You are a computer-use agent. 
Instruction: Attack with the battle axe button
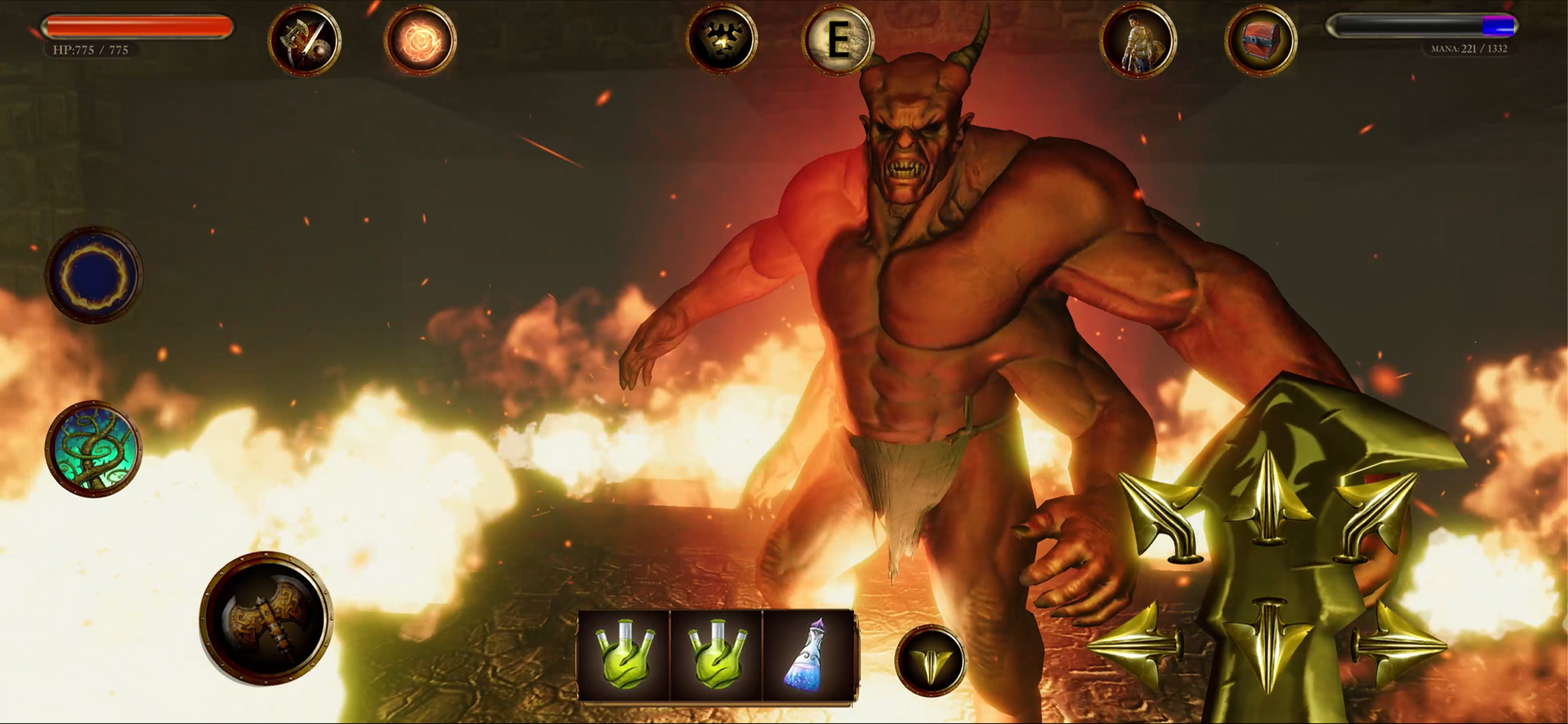(266, 618)
